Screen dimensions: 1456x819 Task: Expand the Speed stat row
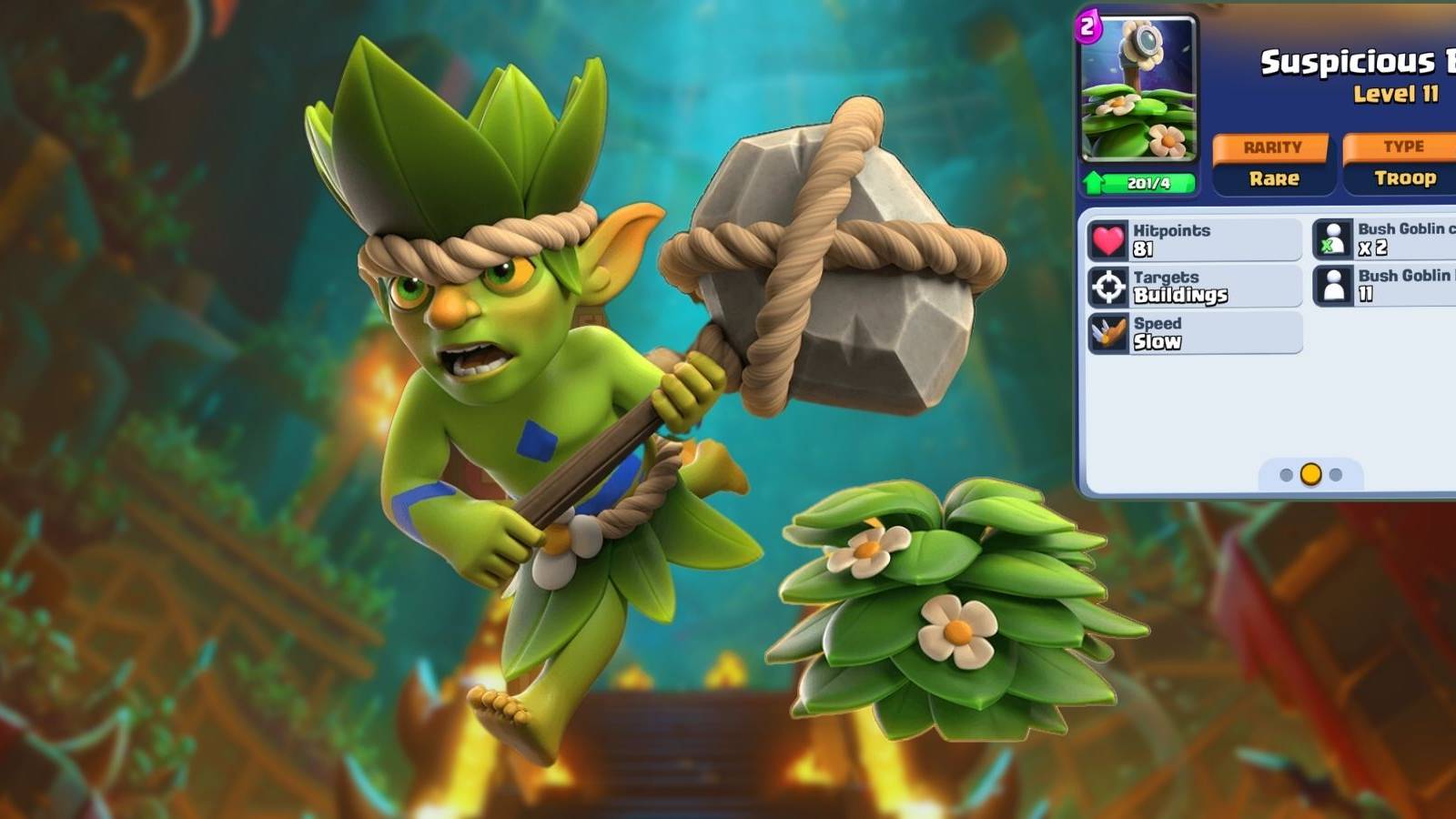click(1192, 332)
